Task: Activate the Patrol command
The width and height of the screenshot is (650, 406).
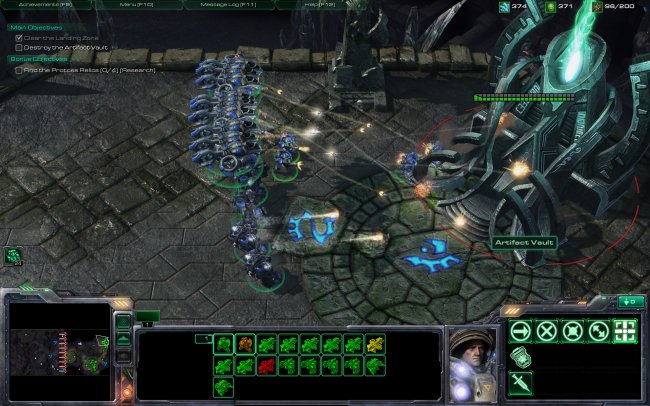Action: (598, 331)
